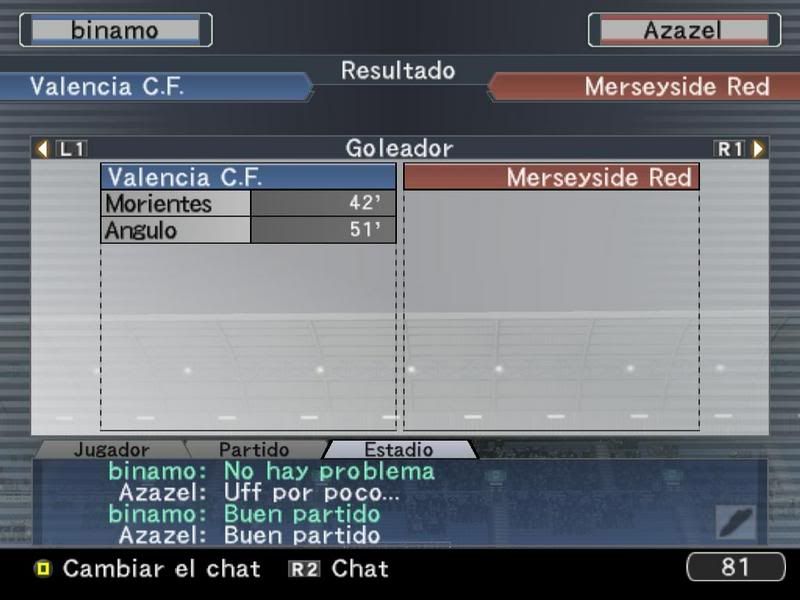This screenshot has width=800, height=600.
Task: Select the Estadio chat tab
Action: (398, 450)
